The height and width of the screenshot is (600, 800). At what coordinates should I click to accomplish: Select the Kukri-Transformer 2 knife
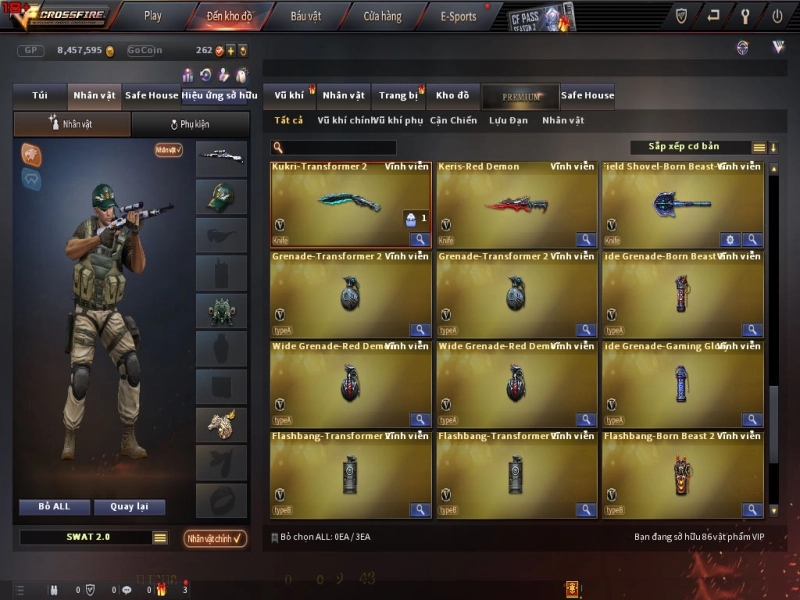pyautogui.click(x=350, y=204)
